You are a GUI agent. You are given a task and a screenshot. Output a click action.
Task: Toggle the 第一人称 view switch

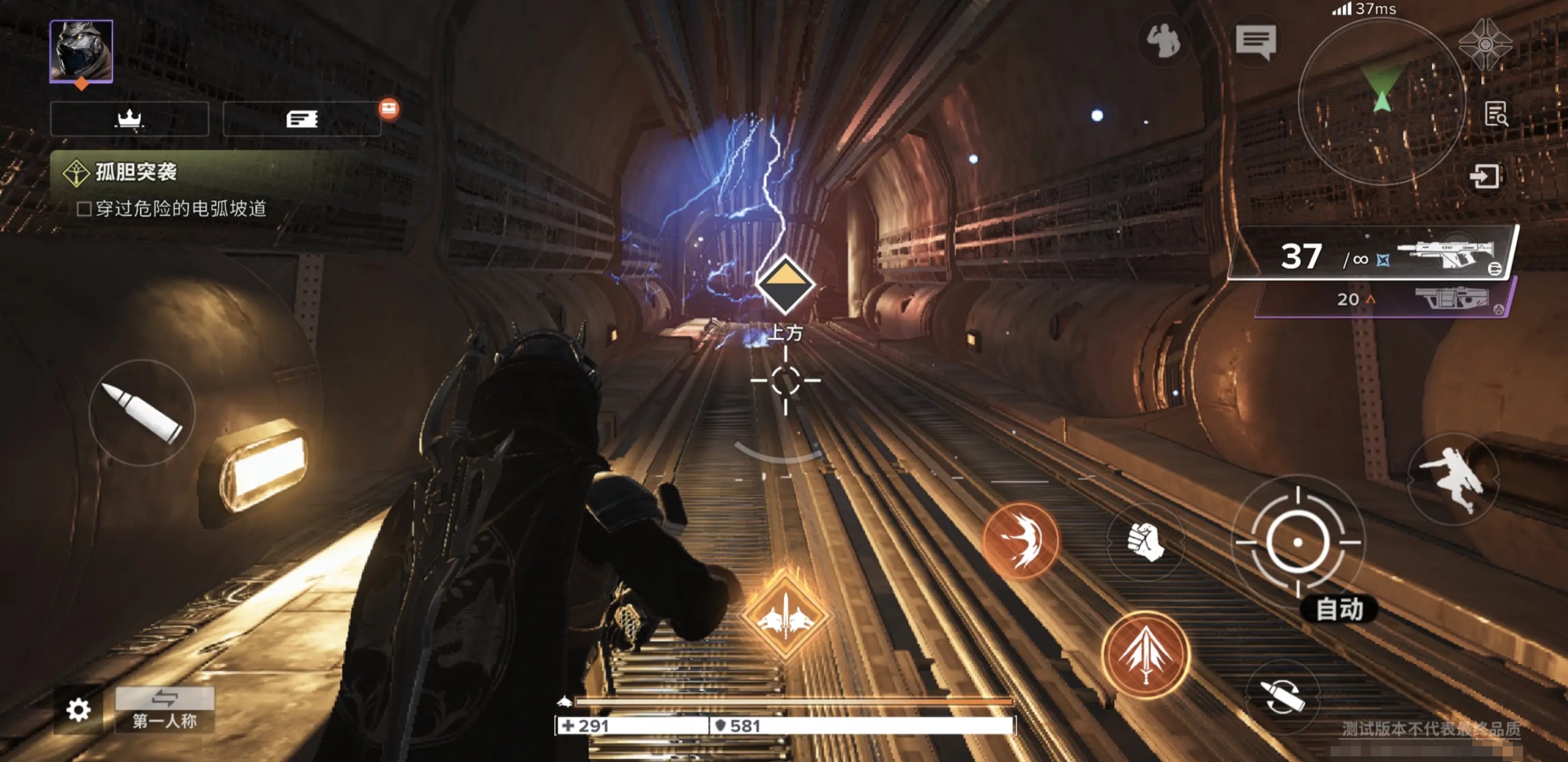coord(165,709)
